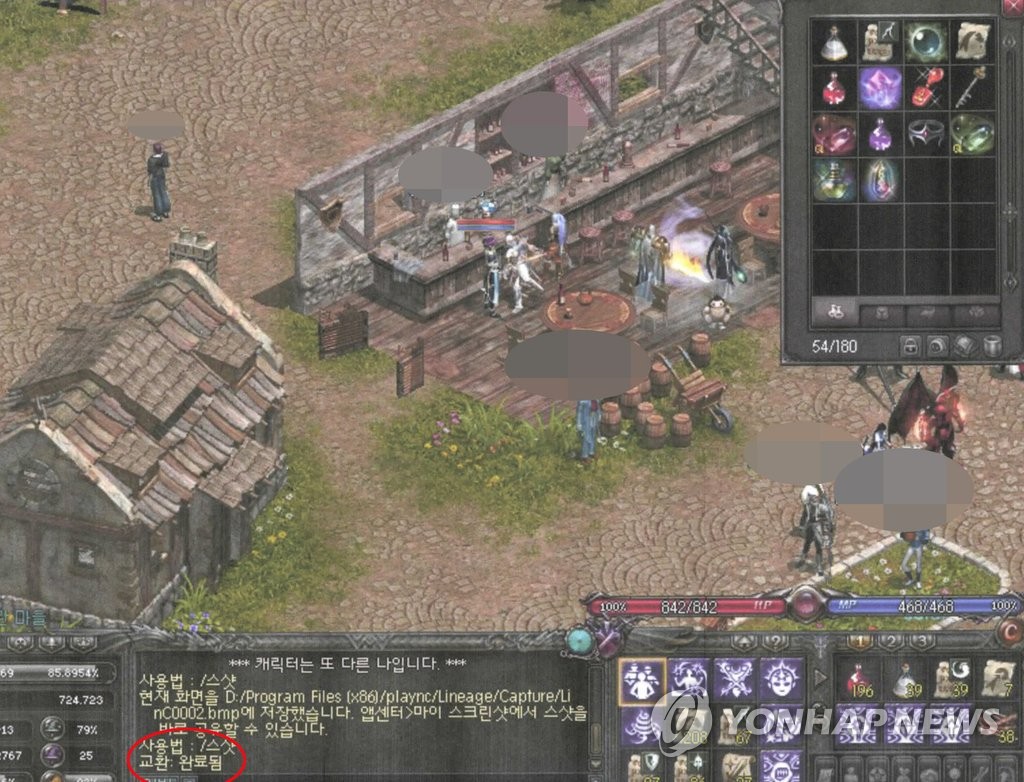Use the white potion hotbar slot

pos(906,680)
